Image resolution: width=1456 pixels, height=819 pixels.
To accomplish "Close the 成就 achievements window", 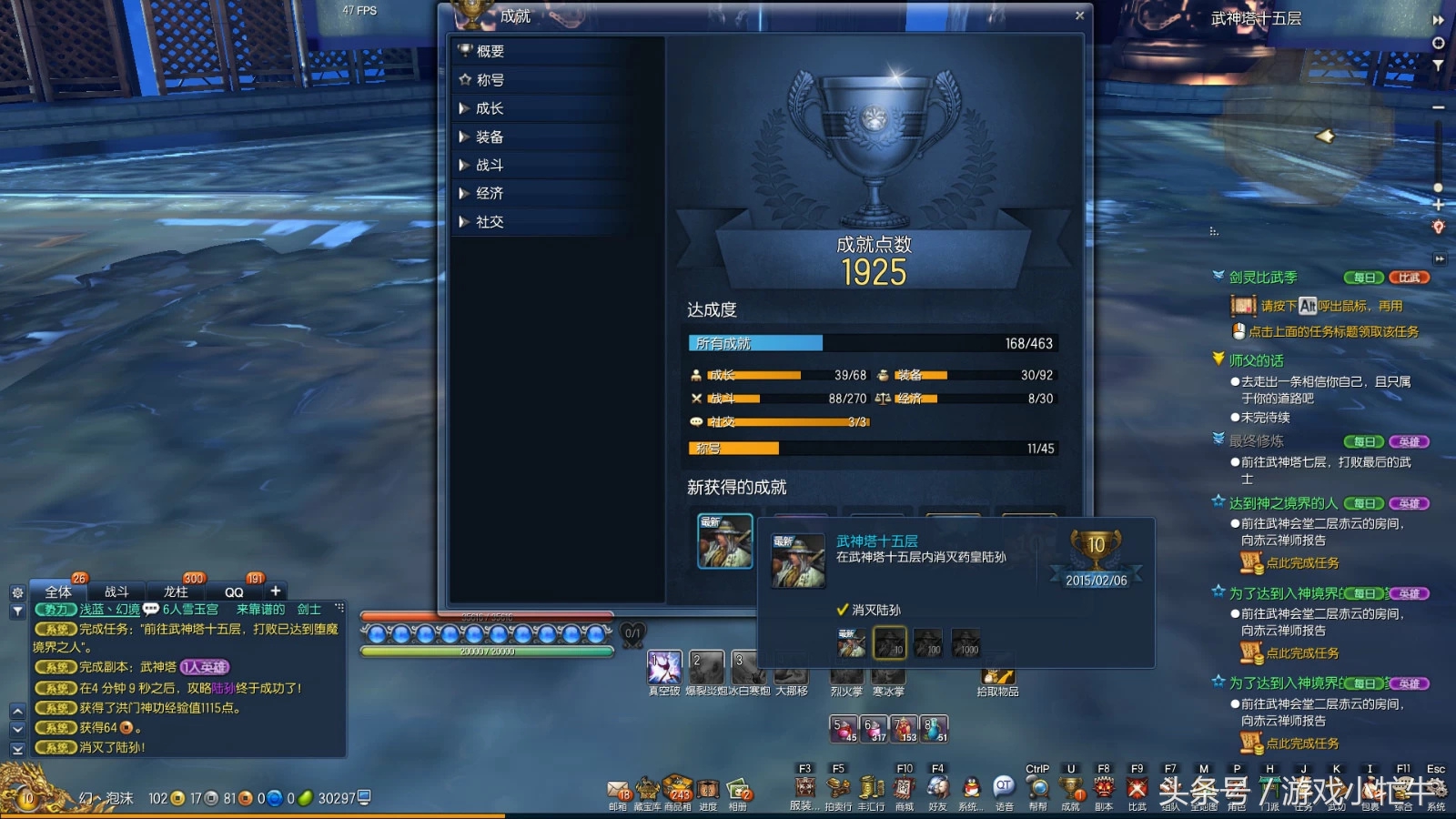I will [x=1079, y=15].
